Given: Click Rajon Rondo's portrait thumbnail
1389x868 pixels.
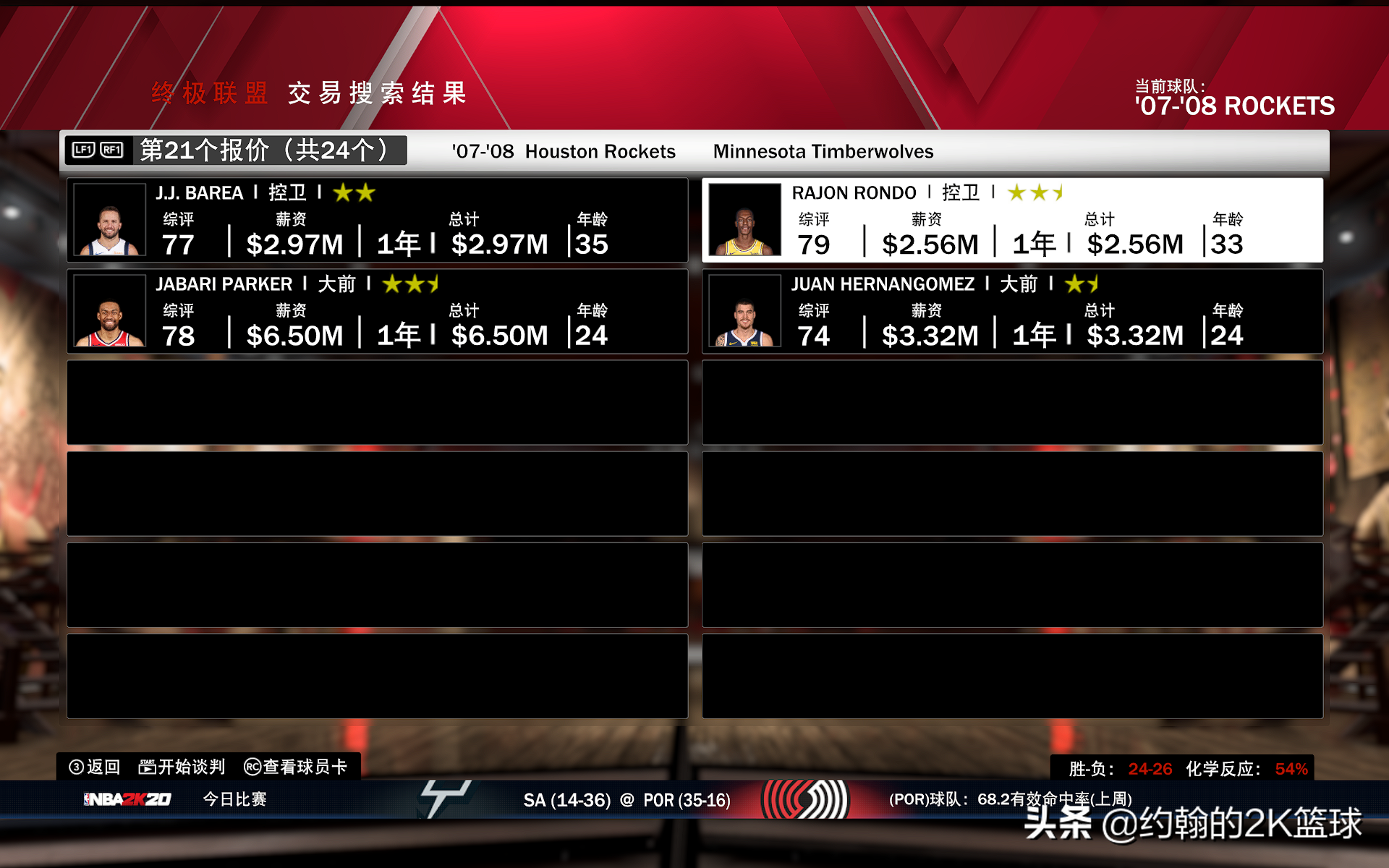Looking at the screenshot, I should 744,220.
